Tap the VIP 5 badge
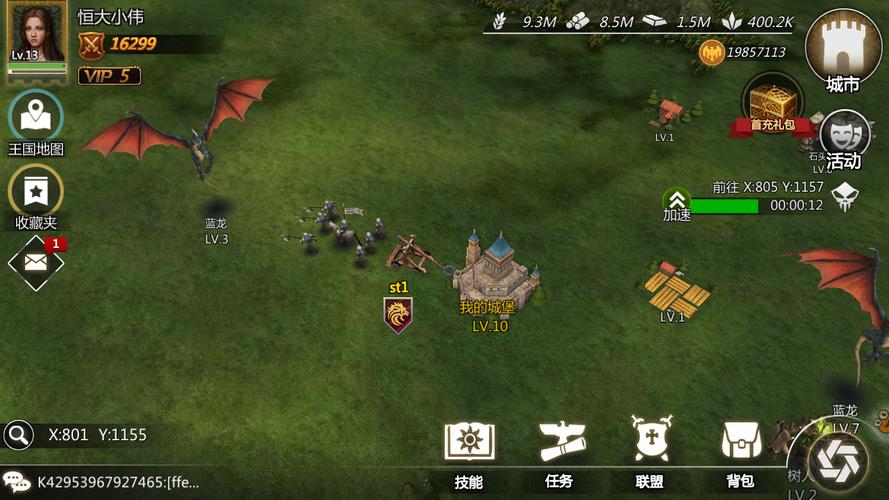This screenshot has height=500, width=889. 109,76
